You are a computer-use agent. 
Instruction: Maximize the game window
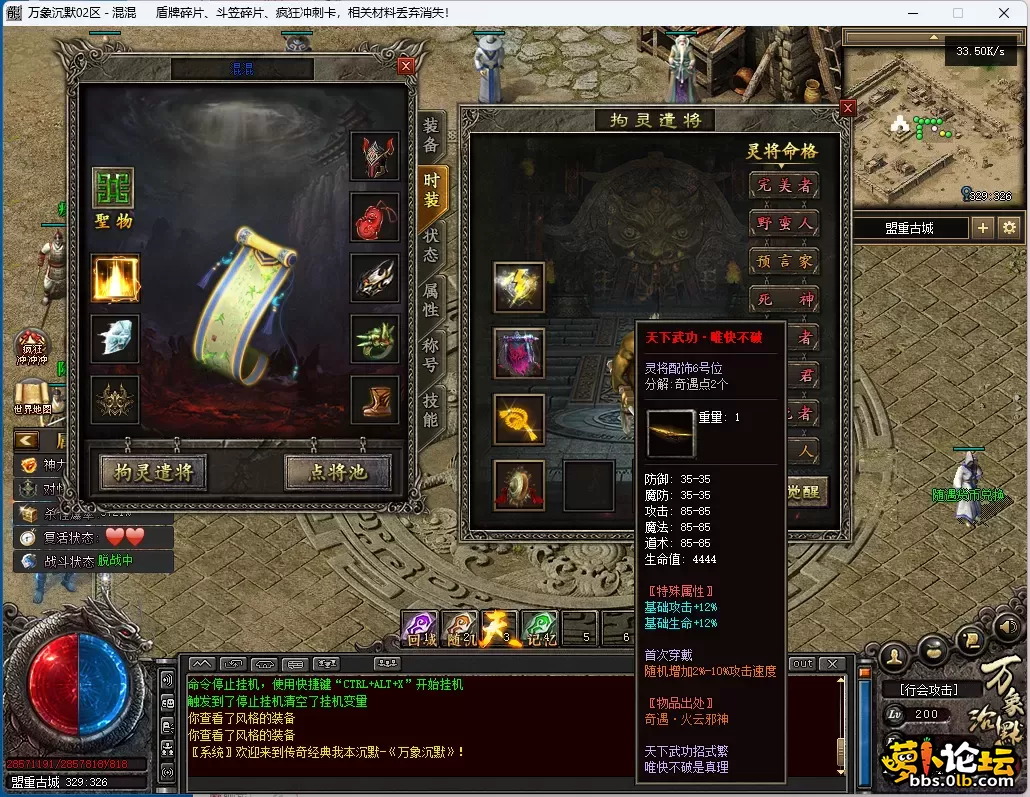[x=957, y=13]
